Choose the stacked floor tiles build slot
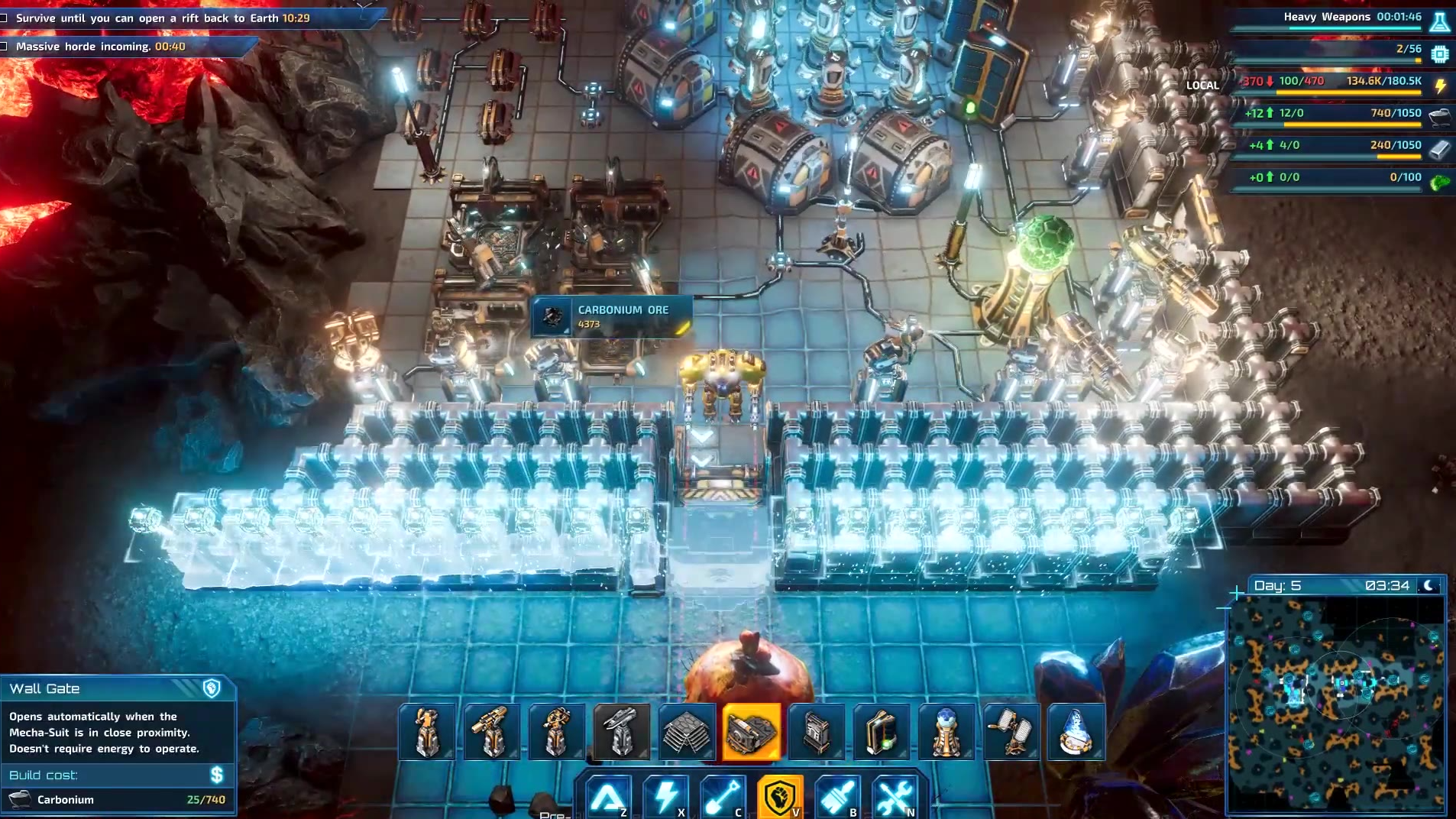1456x819 pixels. (687, 732)
